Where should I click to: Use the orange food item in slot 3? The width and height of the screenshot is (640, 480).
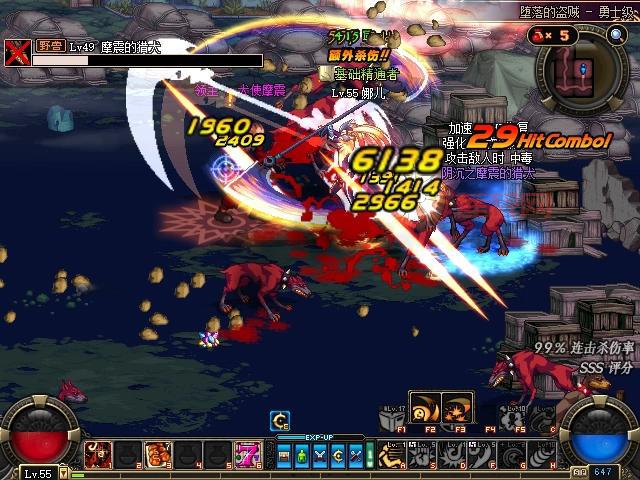tap(158, 456)
